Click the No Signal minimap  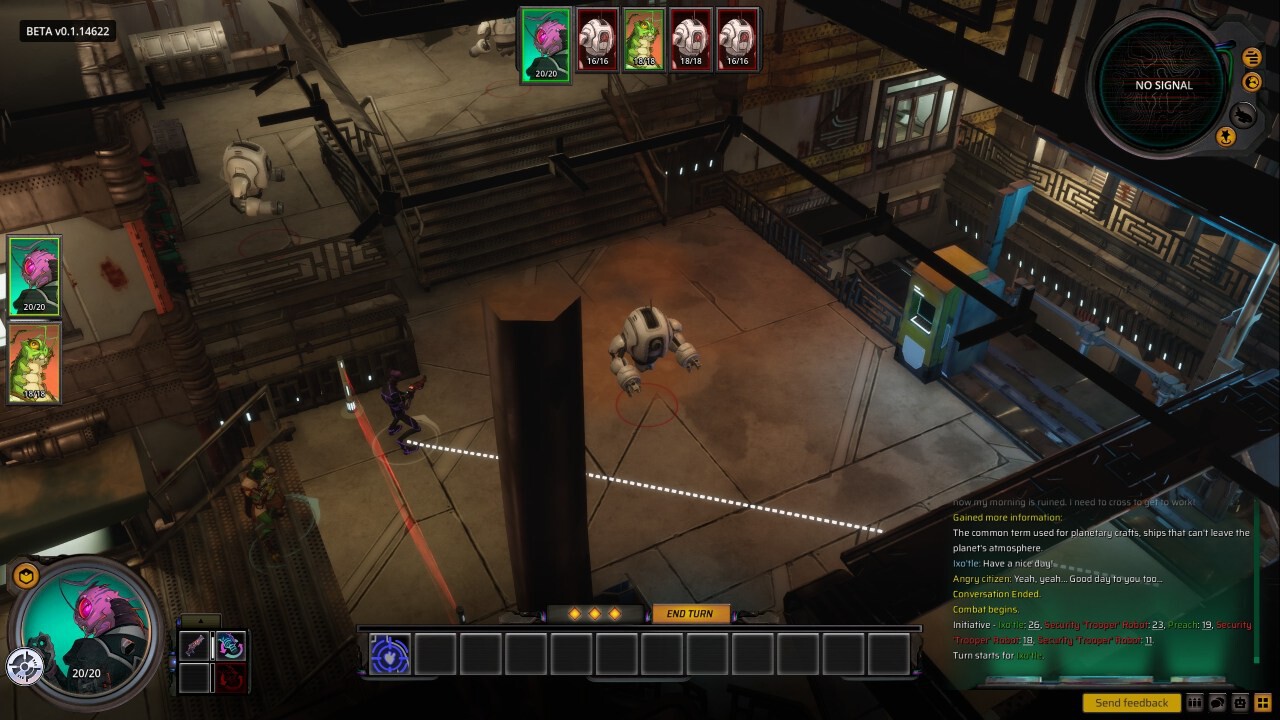click(1163, 85)
